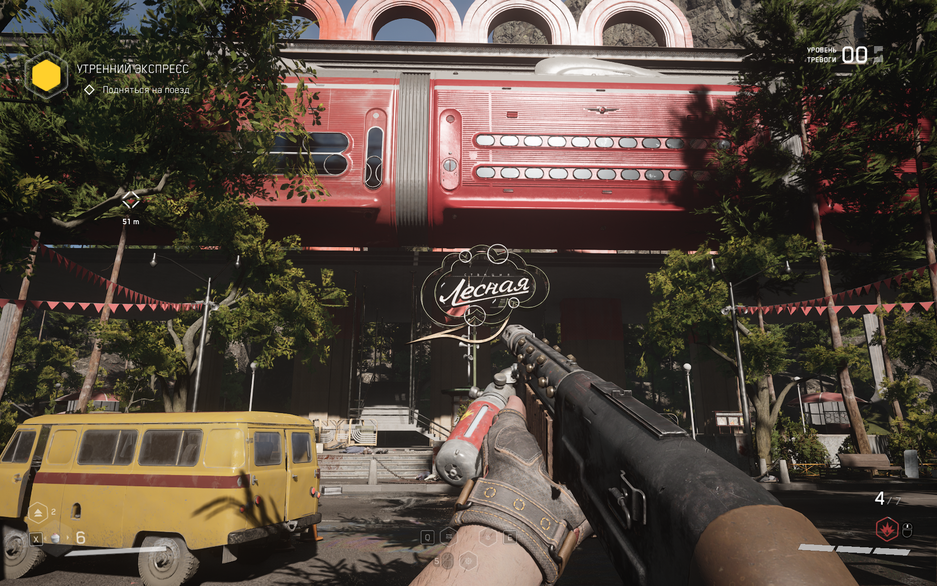Click the eject-arrow hexagon icon
The height and width of the screenshot is (586, 937).
click(38, 512)
